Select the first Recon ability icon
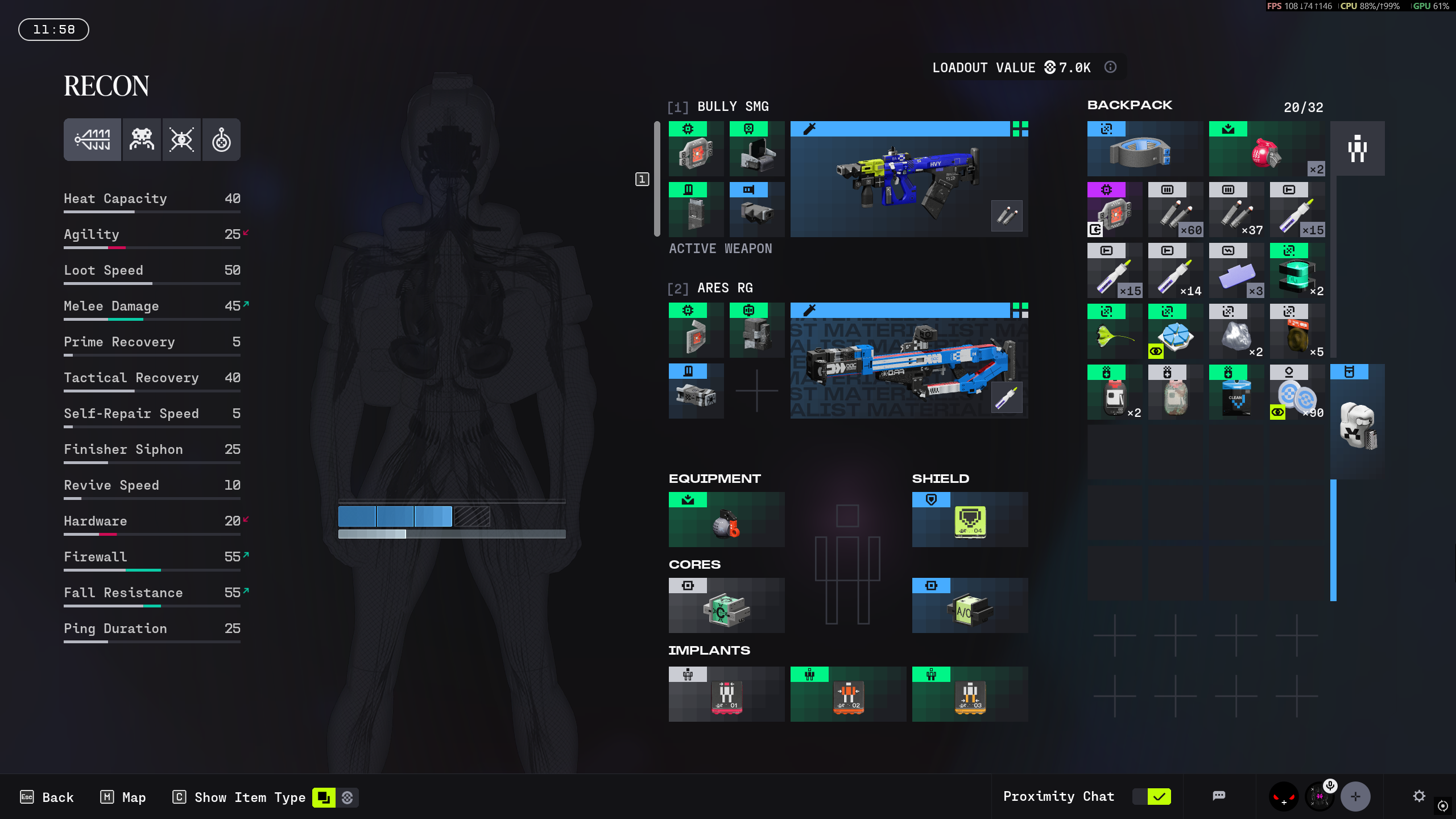Viewport: 1456px width, 819px height. [92, 140]
